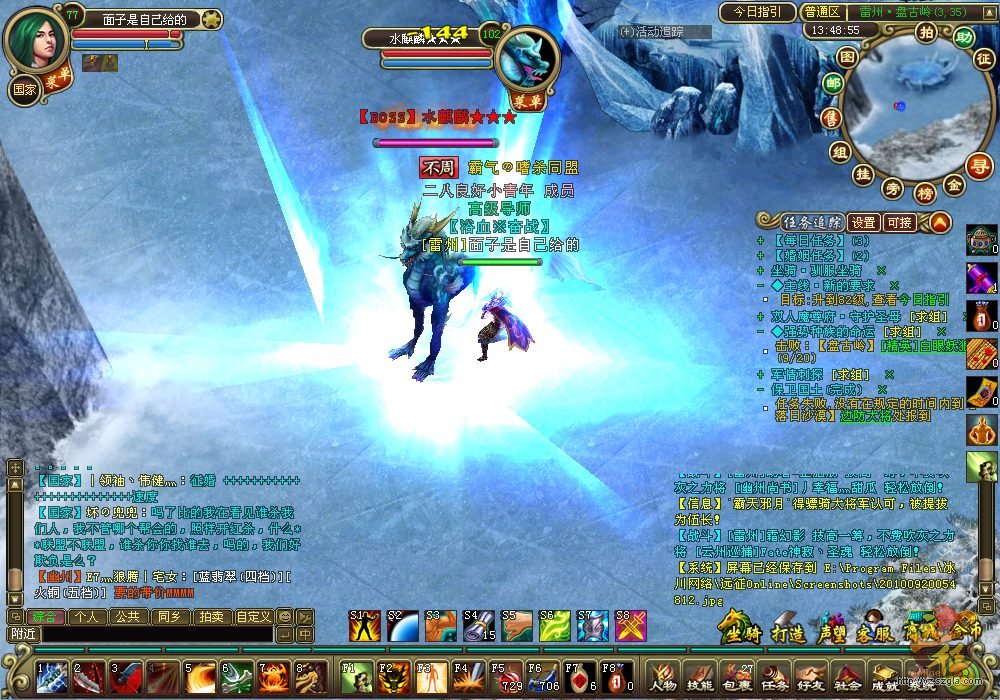Open the 榜 rankings button
1000x700 pixels.
(925, 193)
